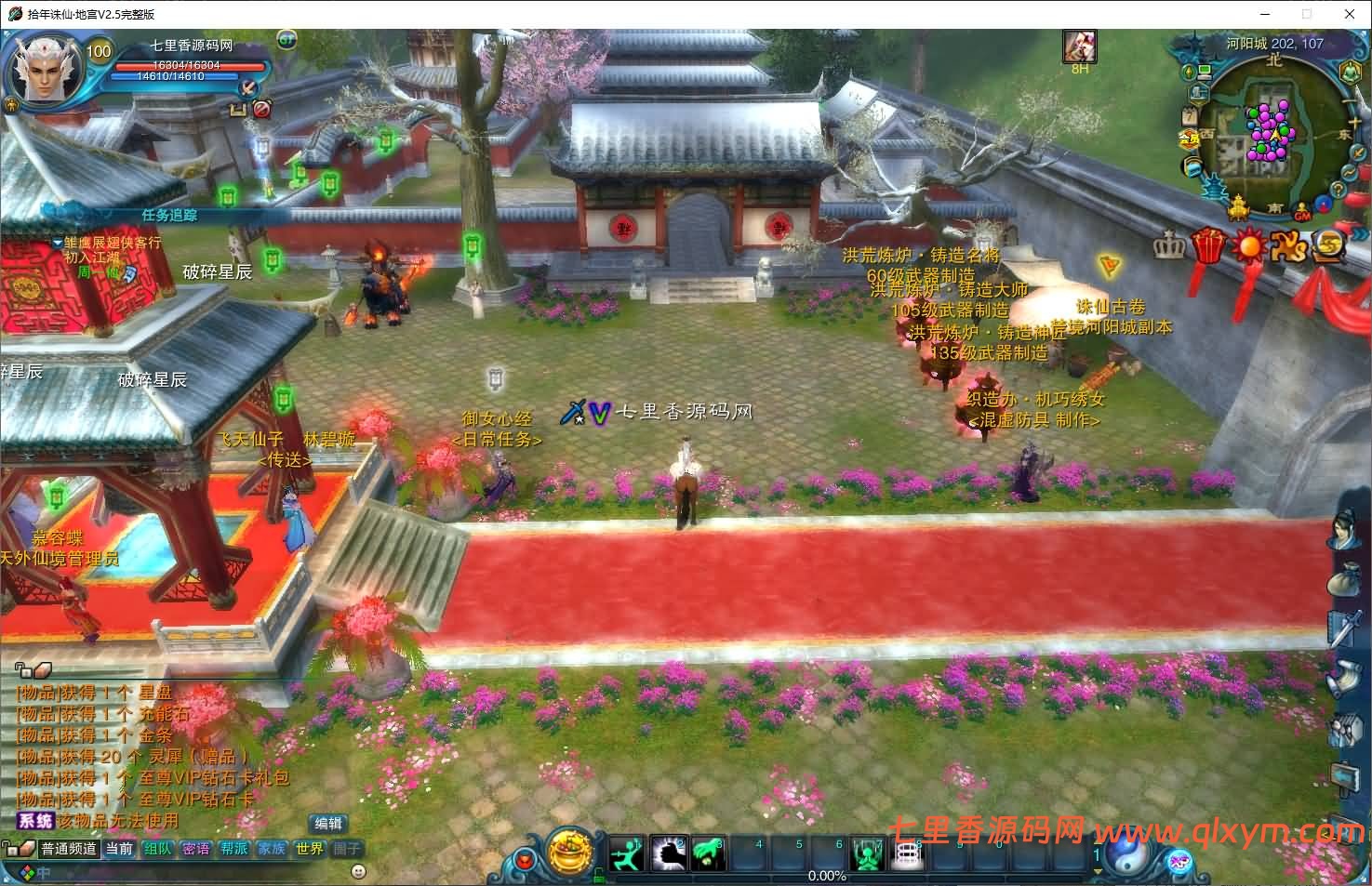Image resolution: width=1372 pixels, height=886 pixels.
Task: Click the red sun event icon below the minimap
Action: 1249,245
